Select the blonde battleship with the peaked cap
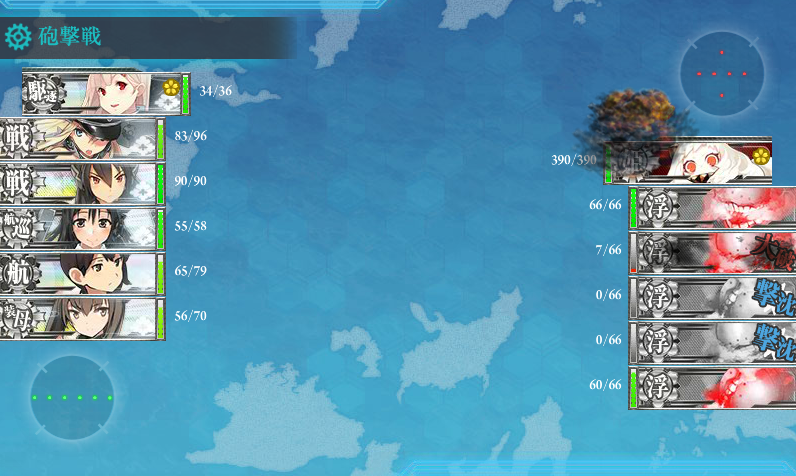This screenshot has width=796, height=476. 80,138
